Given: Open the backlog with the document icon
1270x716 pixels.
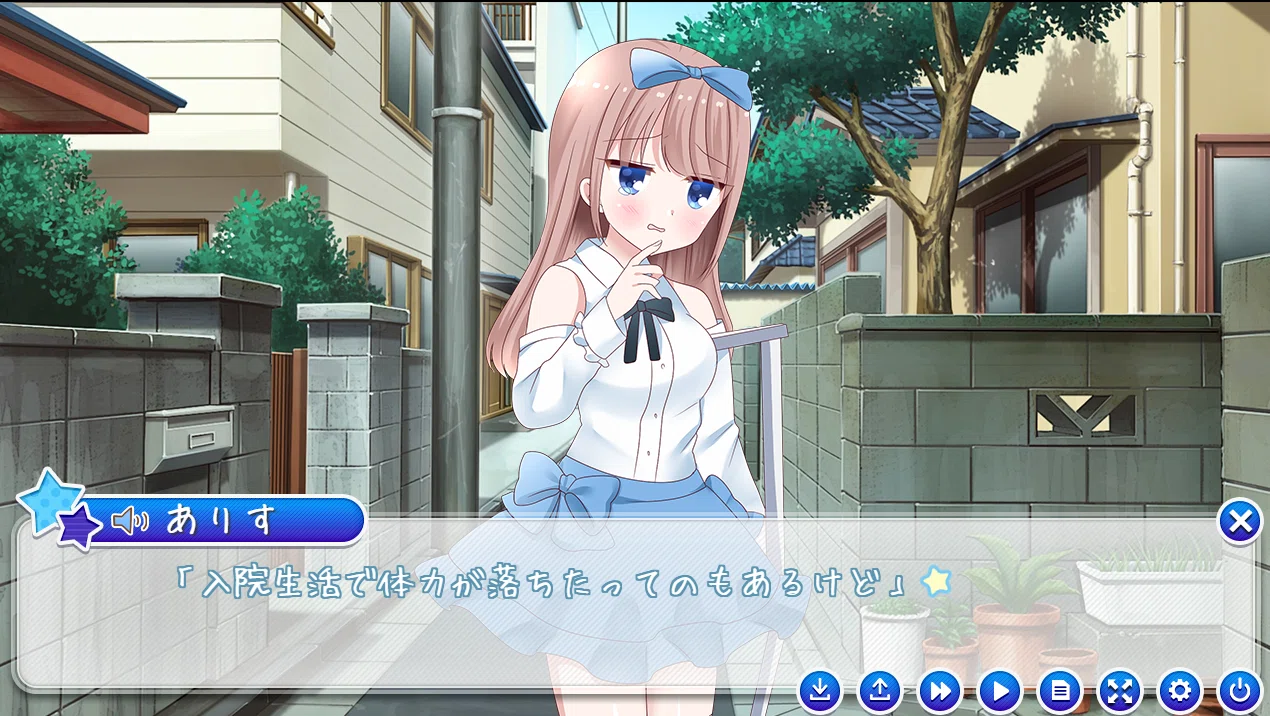Looking at the screenshot, I should point(1060,690).
